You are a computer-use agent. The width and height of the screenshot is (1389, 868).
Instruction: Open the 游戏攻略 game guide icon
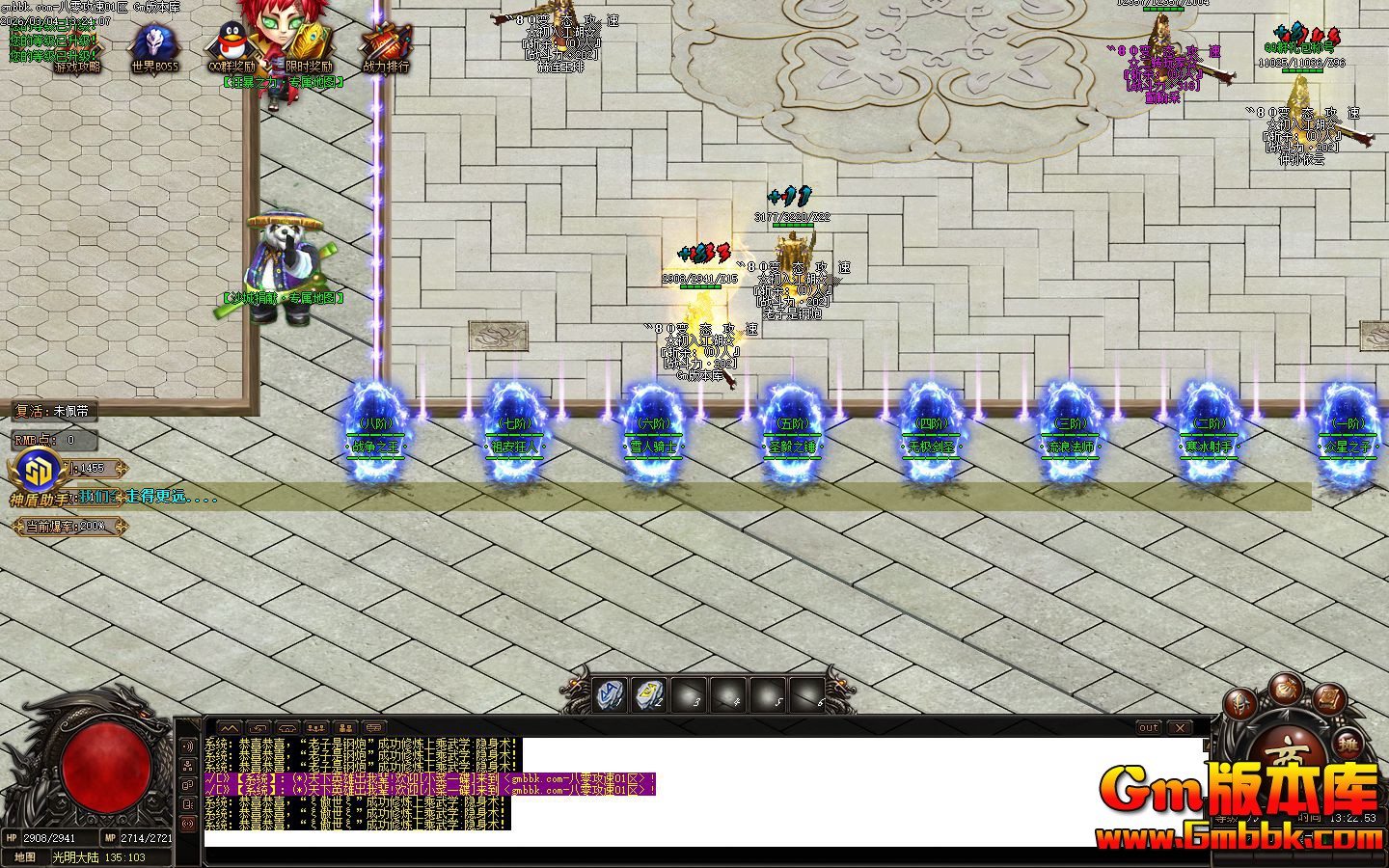point(76,48)
